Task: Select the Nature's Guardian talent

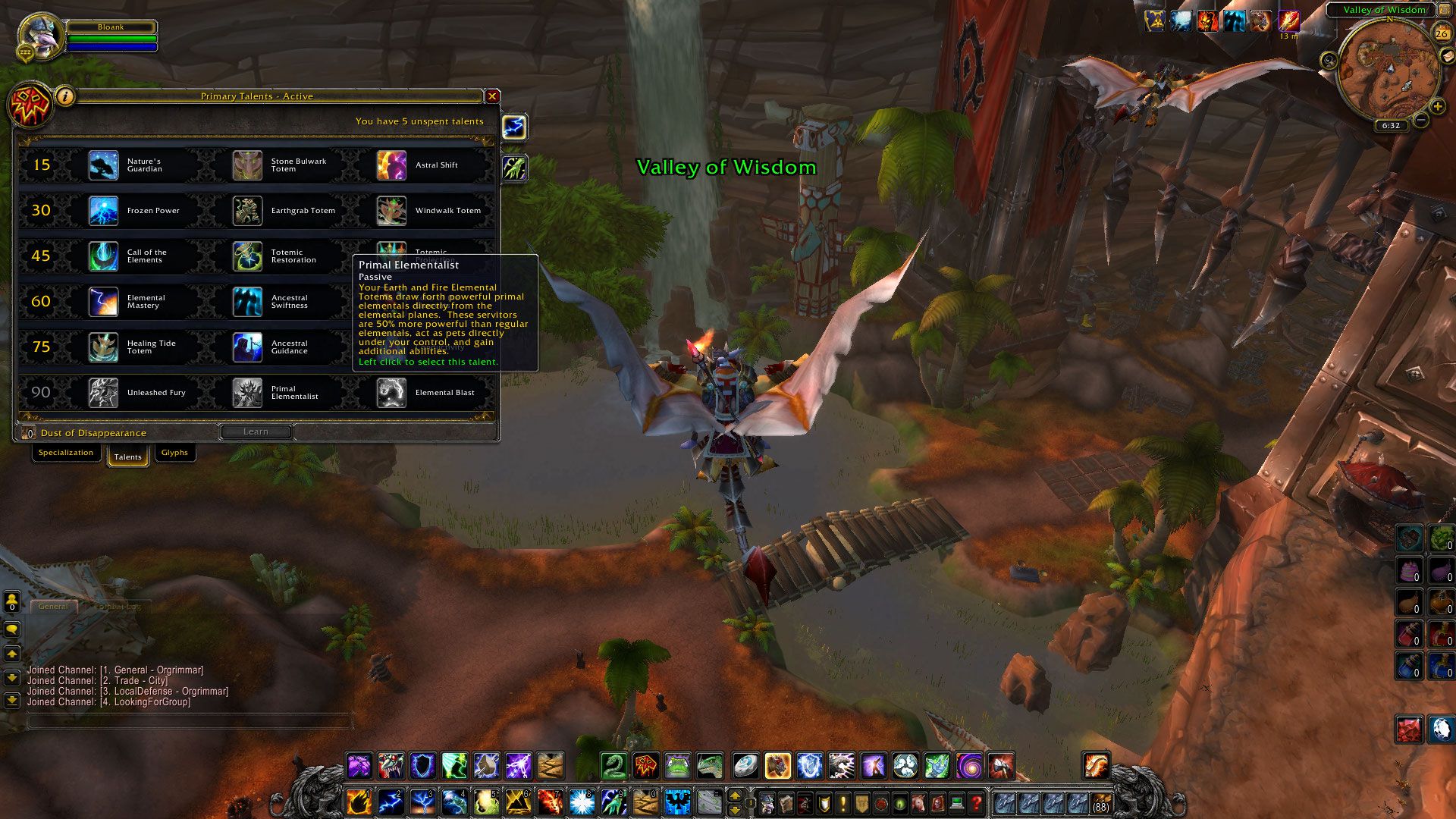Action: point(104,165)
